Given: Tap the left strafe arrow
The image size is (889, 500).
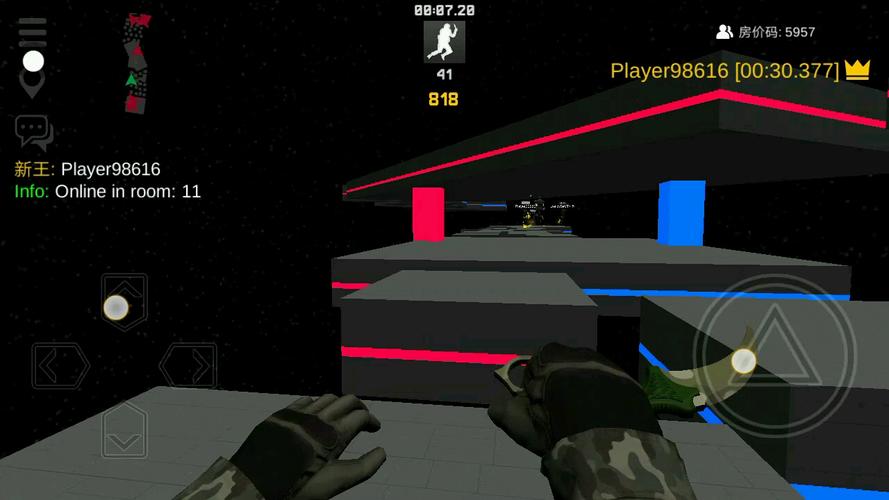Looking at the screenshot, I should [x=60, y=366].
